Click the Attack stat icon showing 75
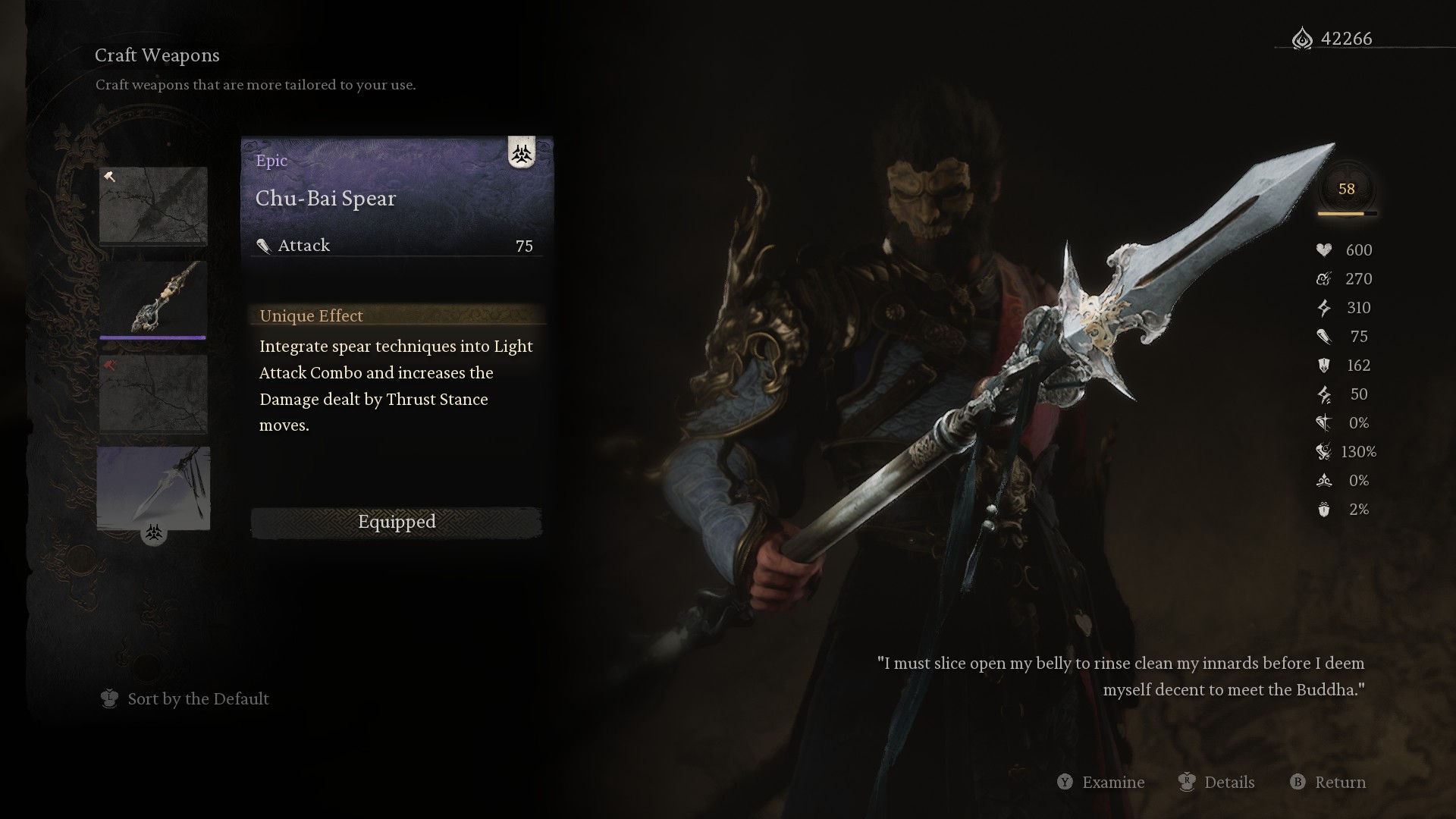Screen dimensions: 1456x819 (x=1324, y=337)
